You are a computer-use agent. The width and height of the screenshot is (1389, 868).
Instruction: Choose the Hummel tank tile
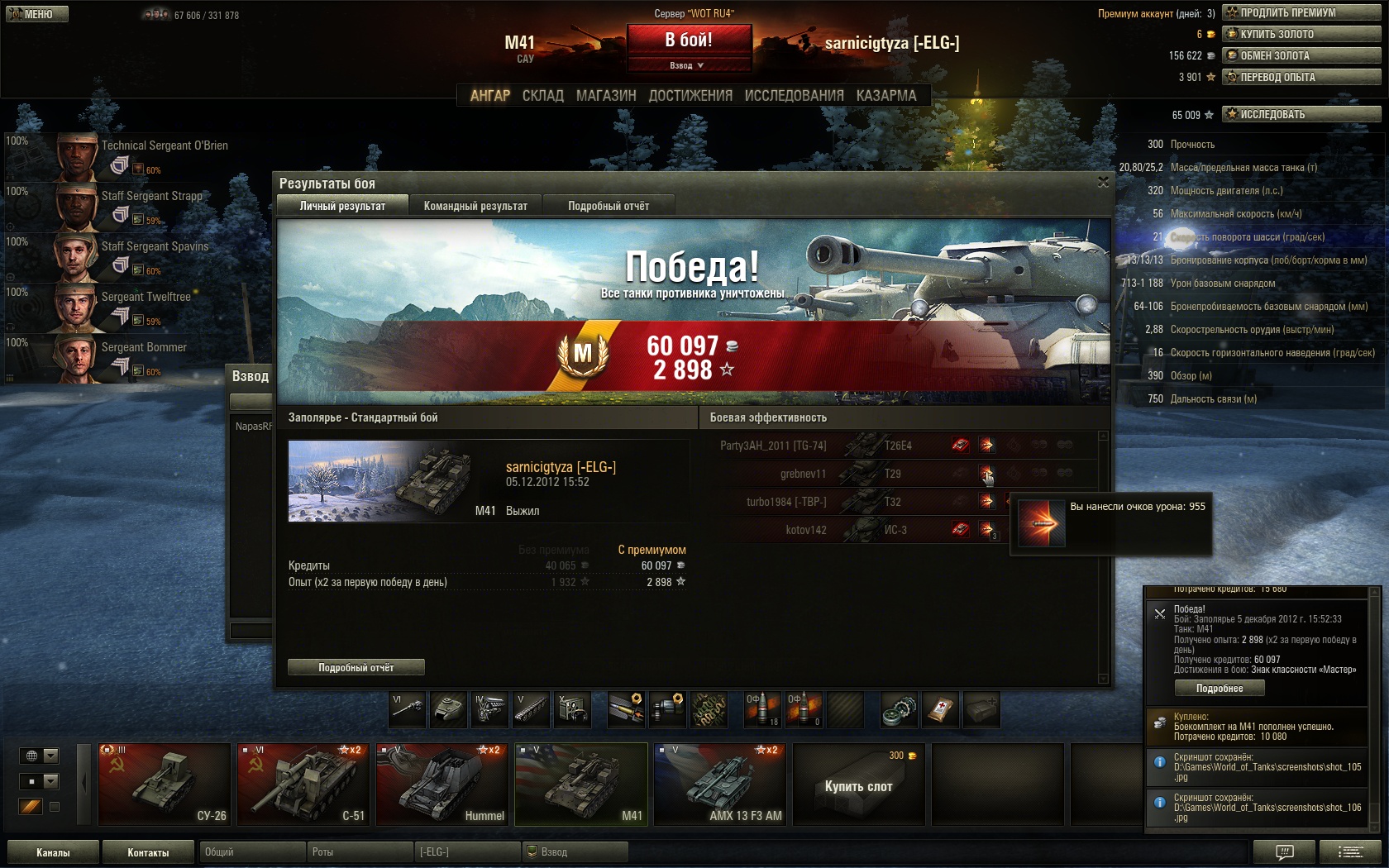coord(442,784)
